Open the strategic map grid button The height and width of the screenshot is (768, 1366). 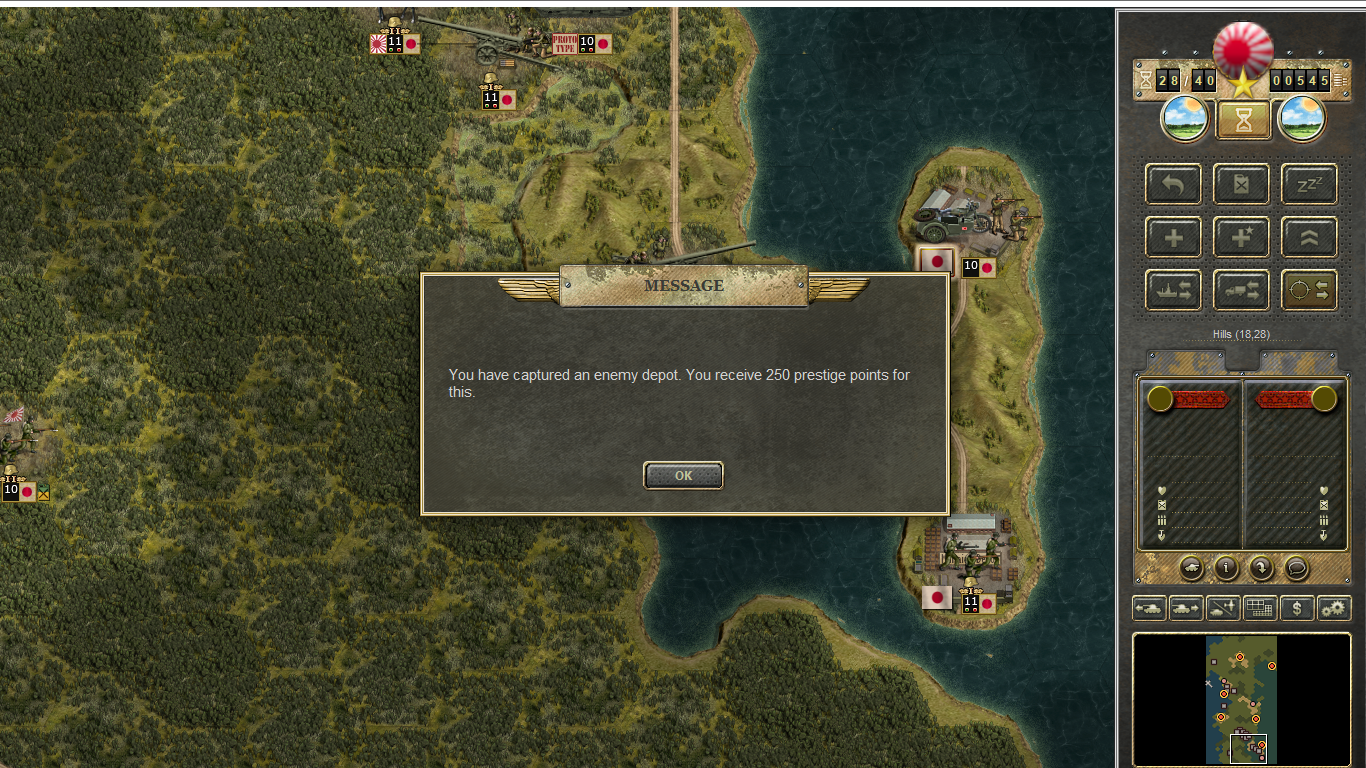(1260, 607)
